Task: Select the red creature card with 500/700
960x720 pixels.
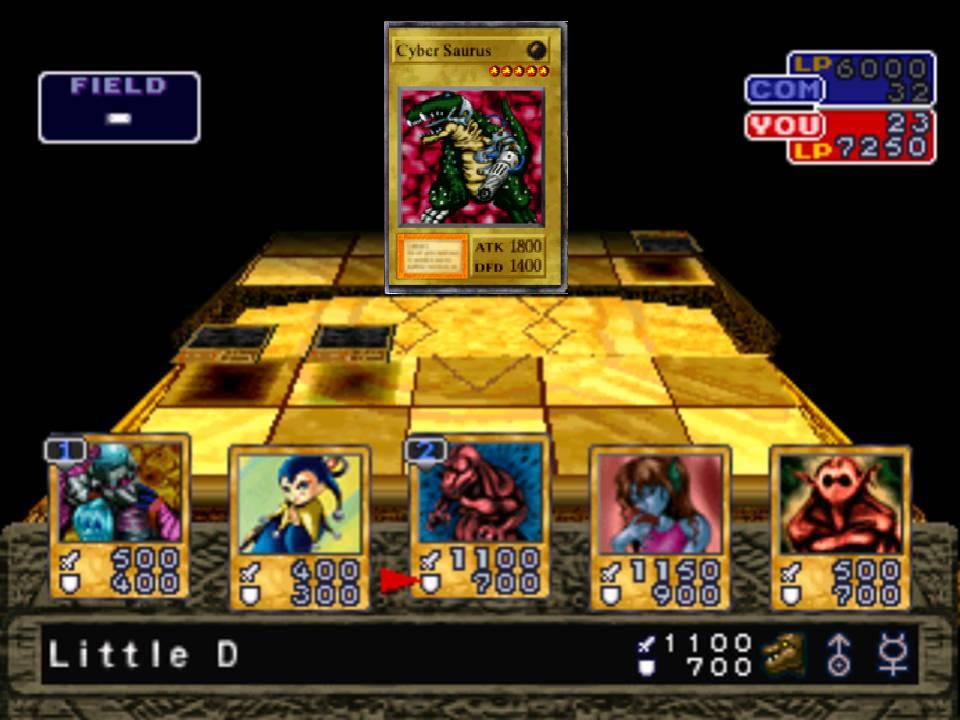Action: 839,527
